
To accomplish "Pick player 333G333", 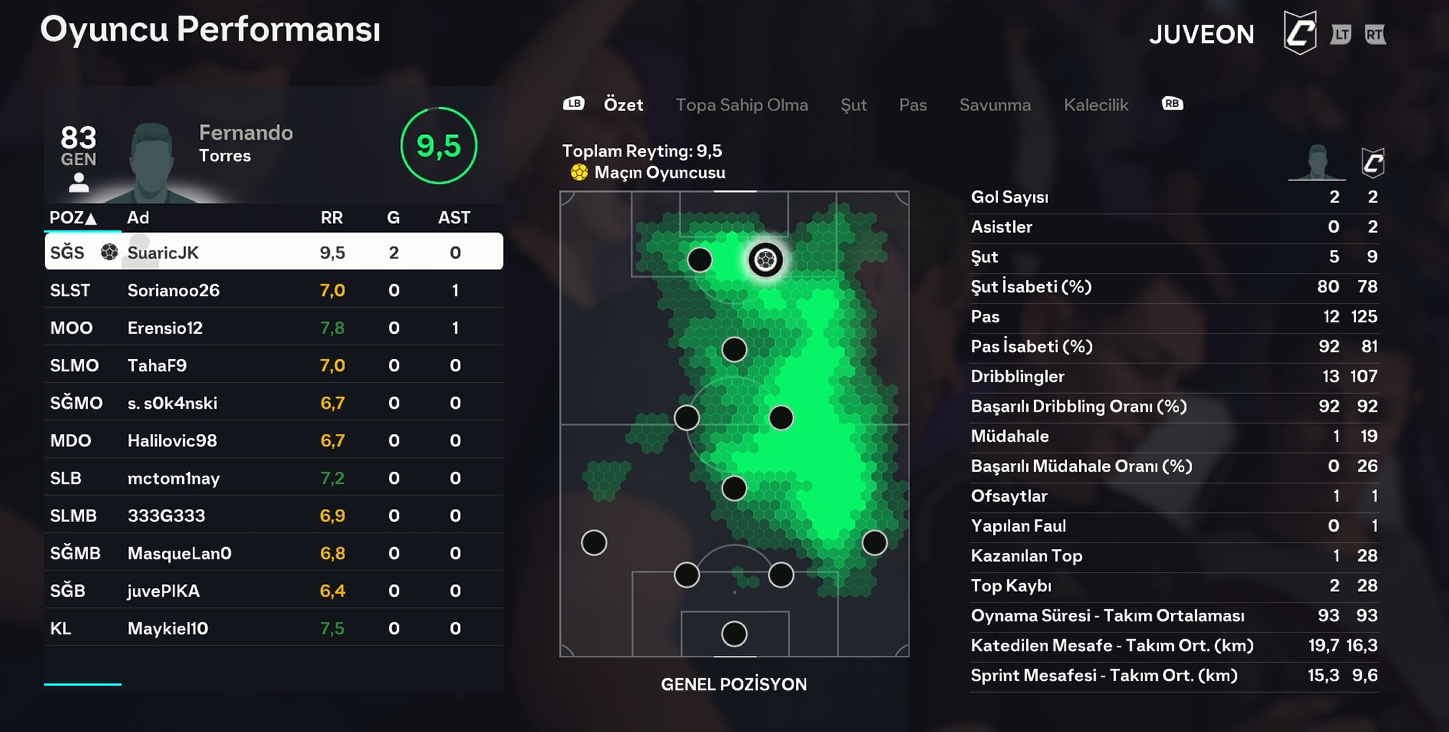I will pos(273,516).
